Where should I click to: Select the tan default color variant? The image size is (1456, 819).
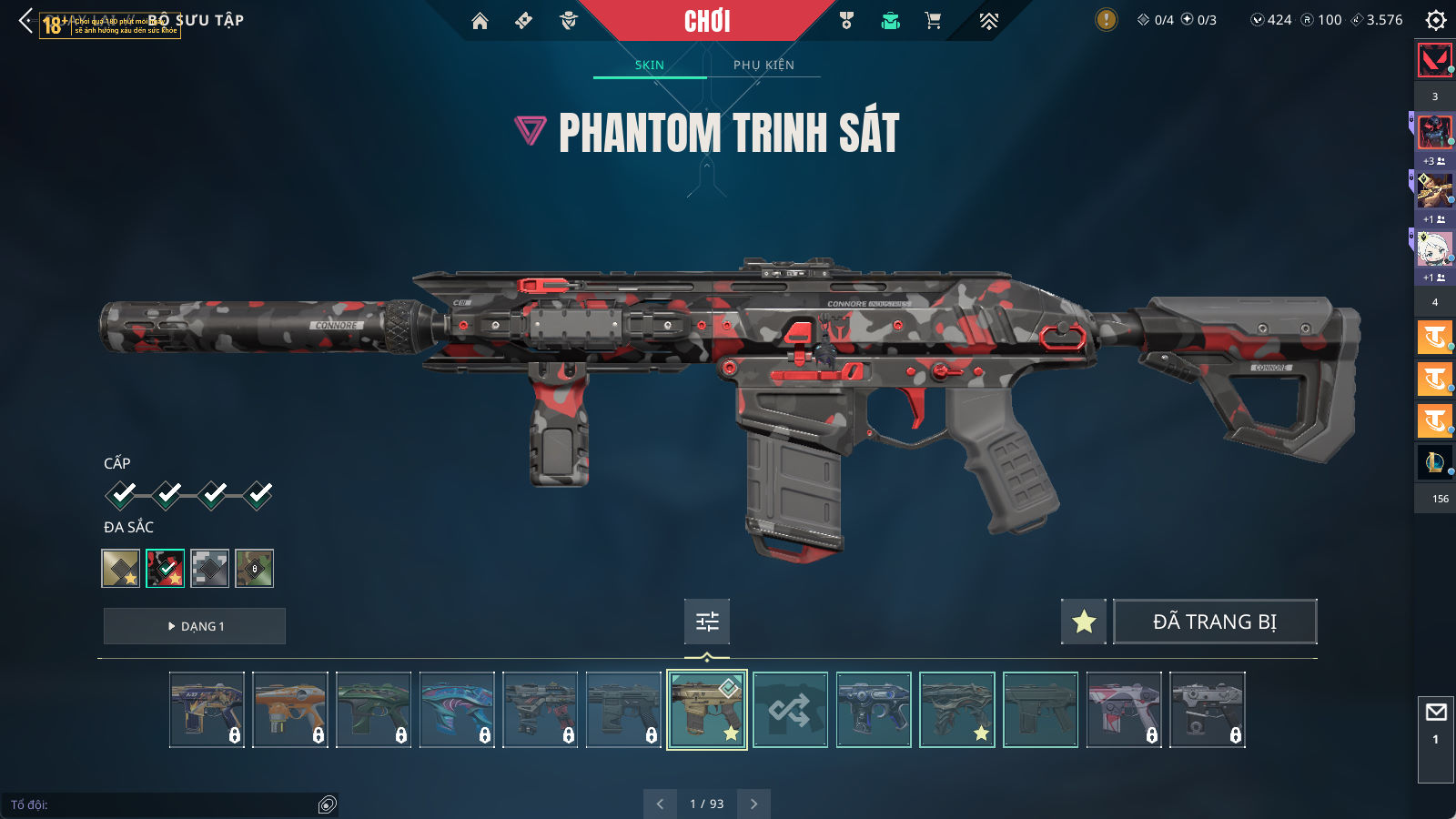[x=121, y=569]
